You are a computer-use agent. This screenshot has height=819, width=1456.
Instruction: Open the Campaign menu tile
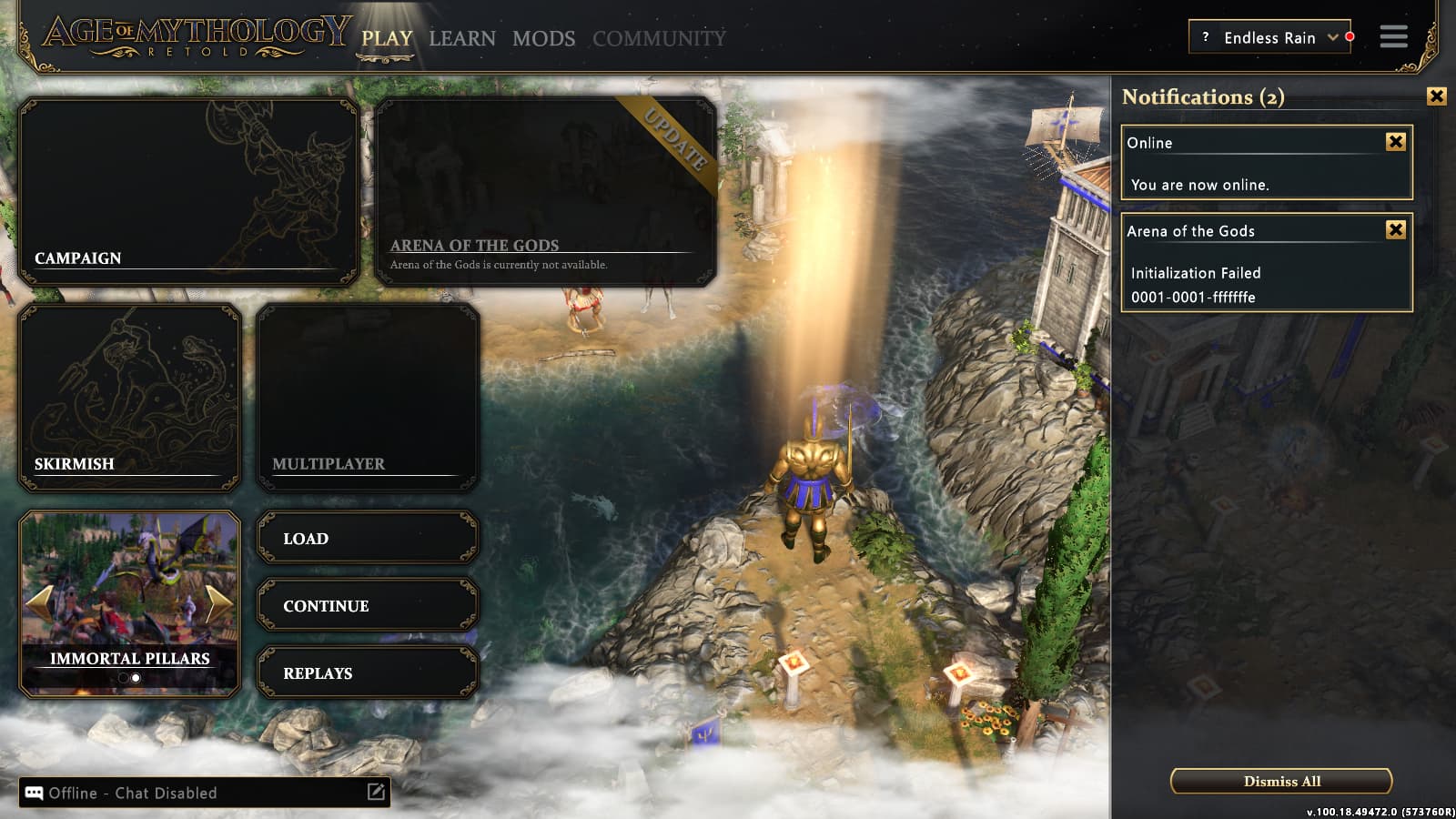tap(188, 191)
